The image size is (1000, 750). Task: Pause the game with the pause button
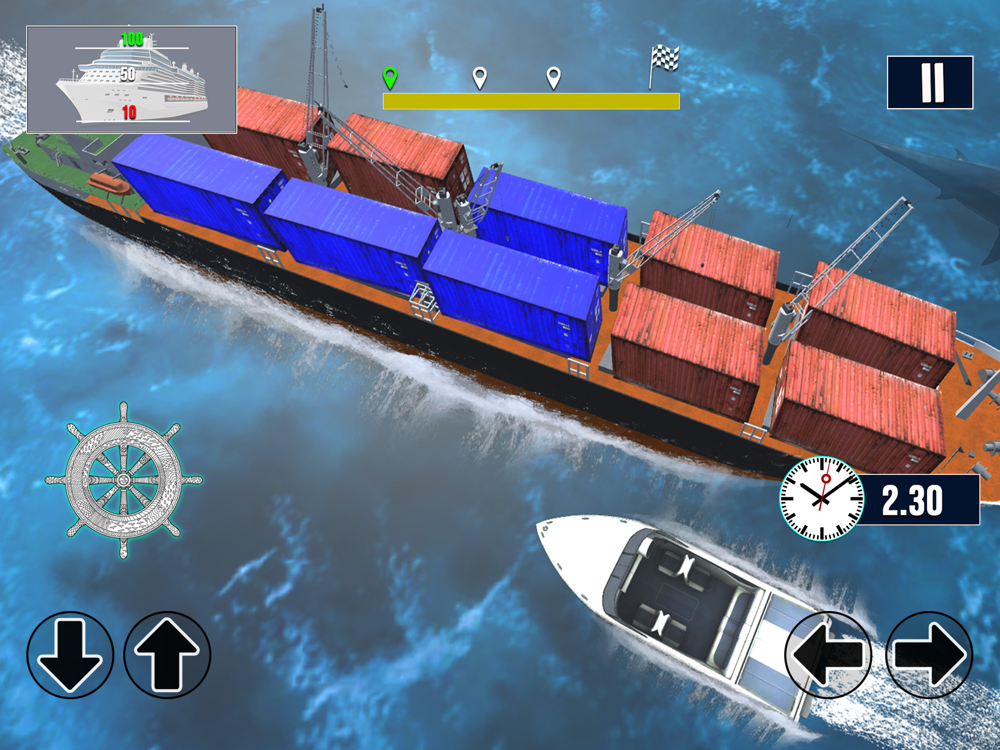930,82
